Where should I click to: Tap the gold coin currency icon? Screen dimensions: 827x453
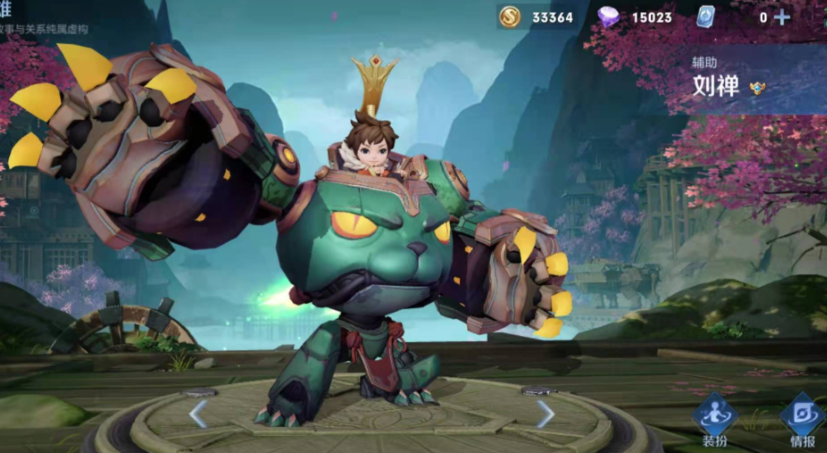click(x=510, y=17)
